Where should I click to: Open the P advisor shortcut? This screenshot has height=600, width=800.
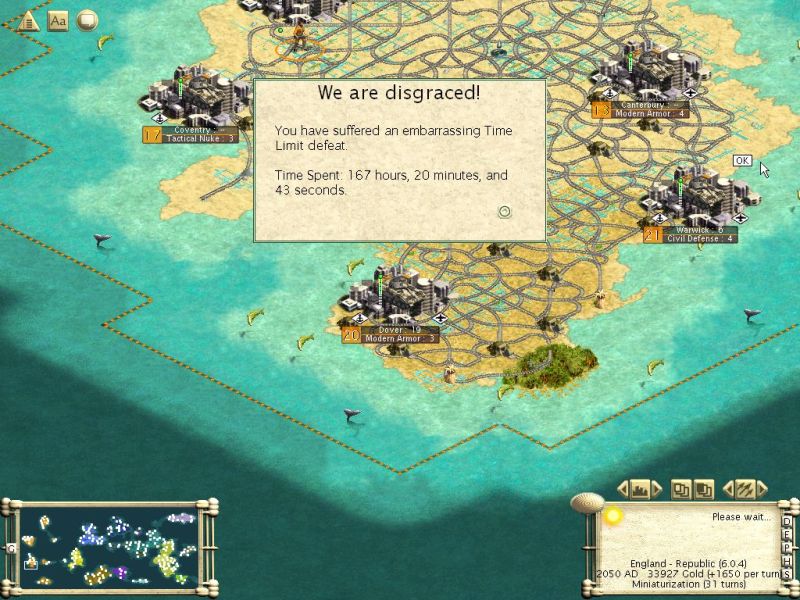pos(787,547)
